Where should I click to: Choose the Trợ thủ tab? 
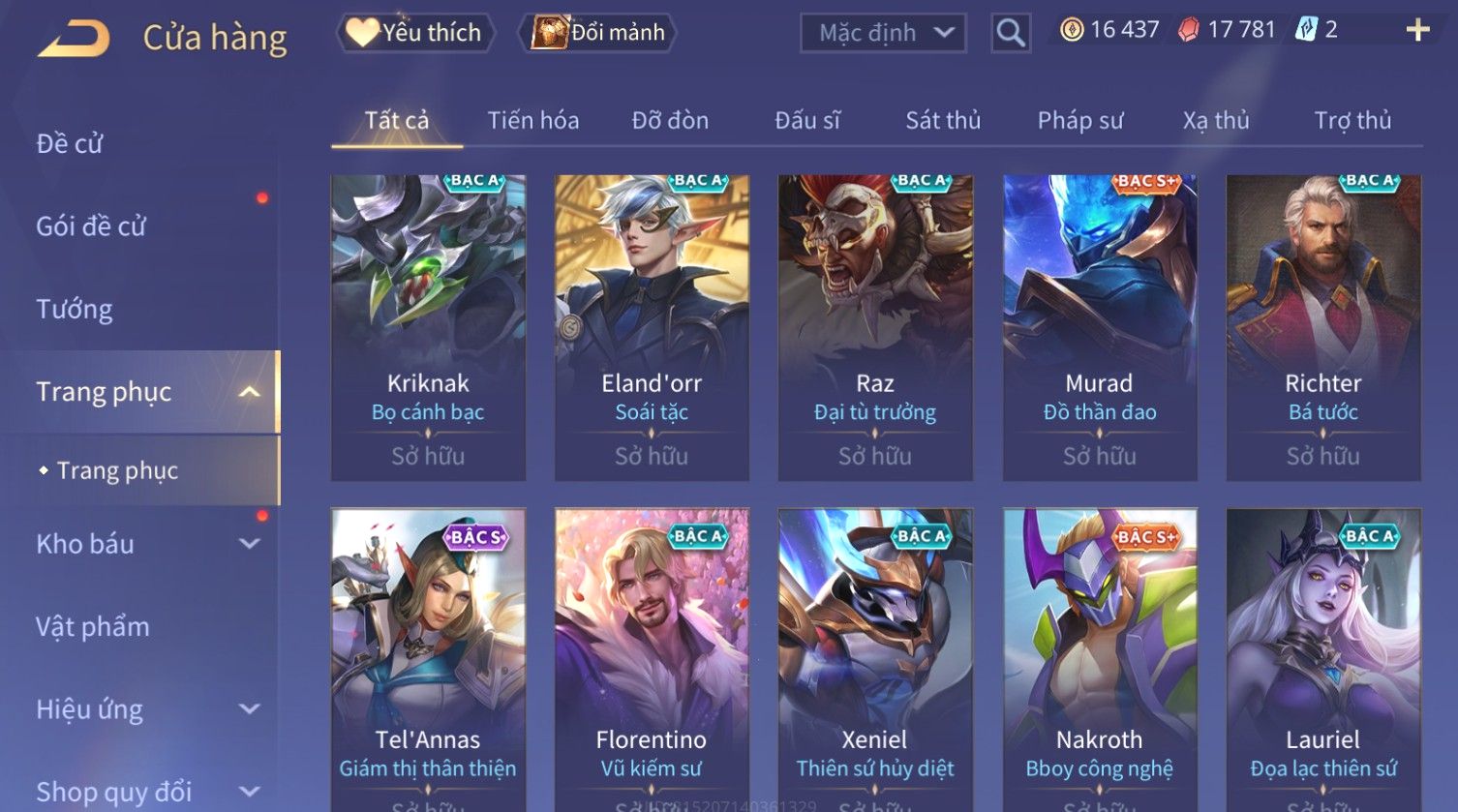click(x=1352, y=120)
